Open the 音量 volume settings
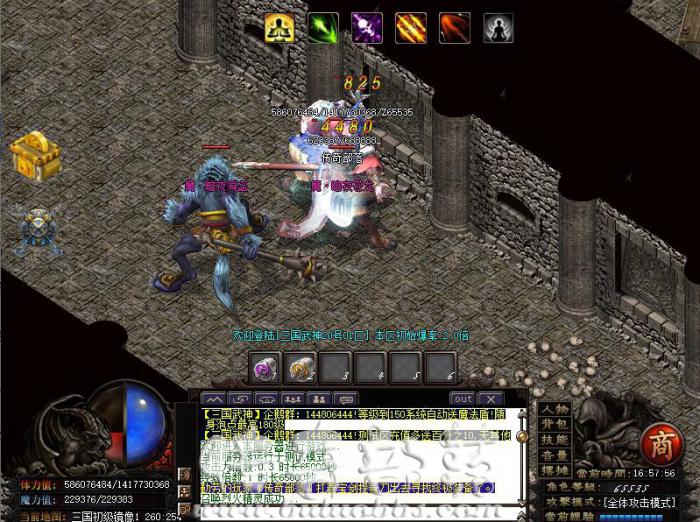700x522 pixels. coord(555,454)
